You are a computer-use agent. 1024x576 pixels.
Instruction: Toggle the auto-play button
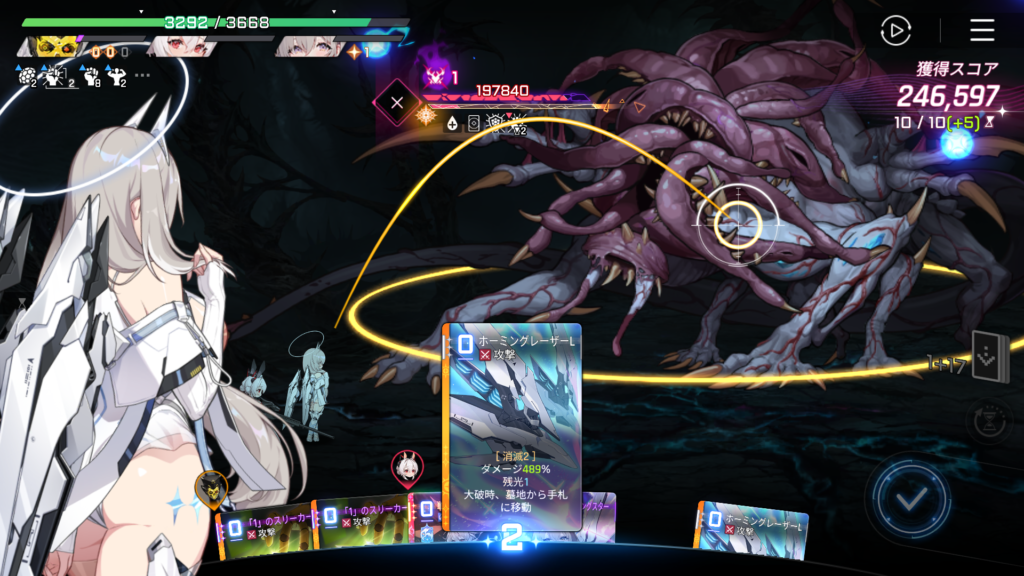(x=896, y=31)
